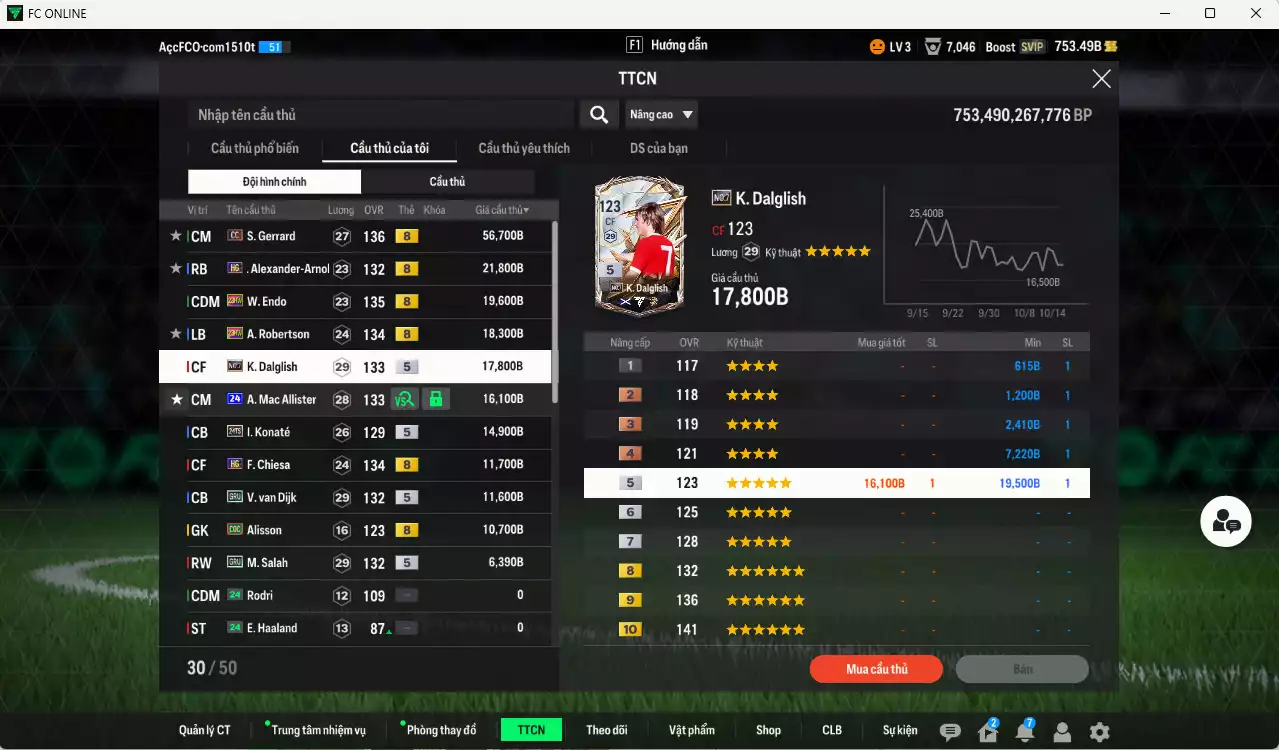Click the Mua cầu thủ button
Viewport: 1279px width, 750px height.
pyautogui.click(x=876, y=669)
